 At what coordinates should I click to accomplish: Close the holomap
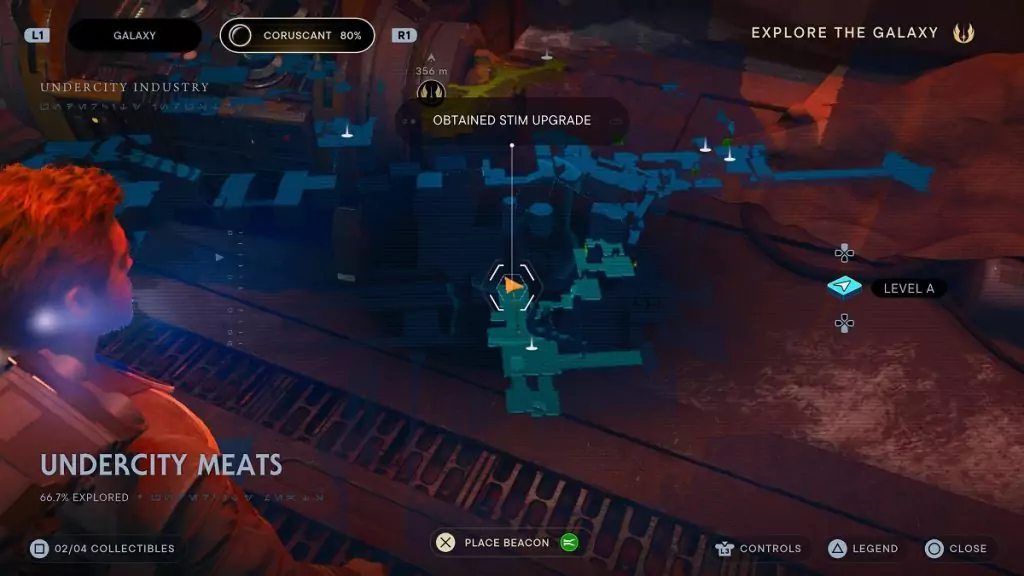tap(956, 548)
